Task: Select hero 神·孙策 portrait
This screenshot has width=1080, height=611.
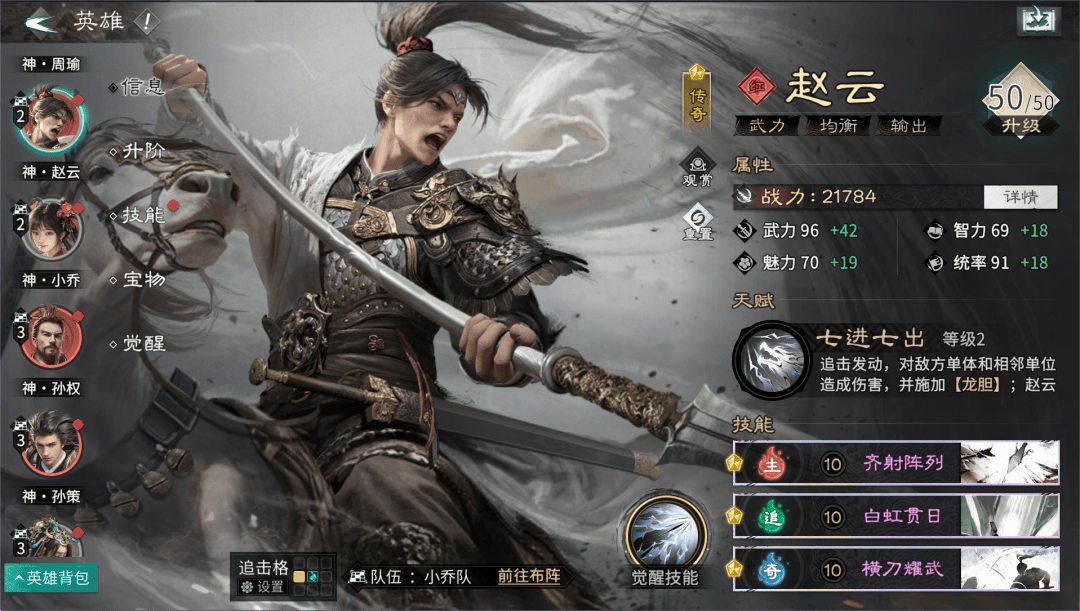Action: coord(50,443)
